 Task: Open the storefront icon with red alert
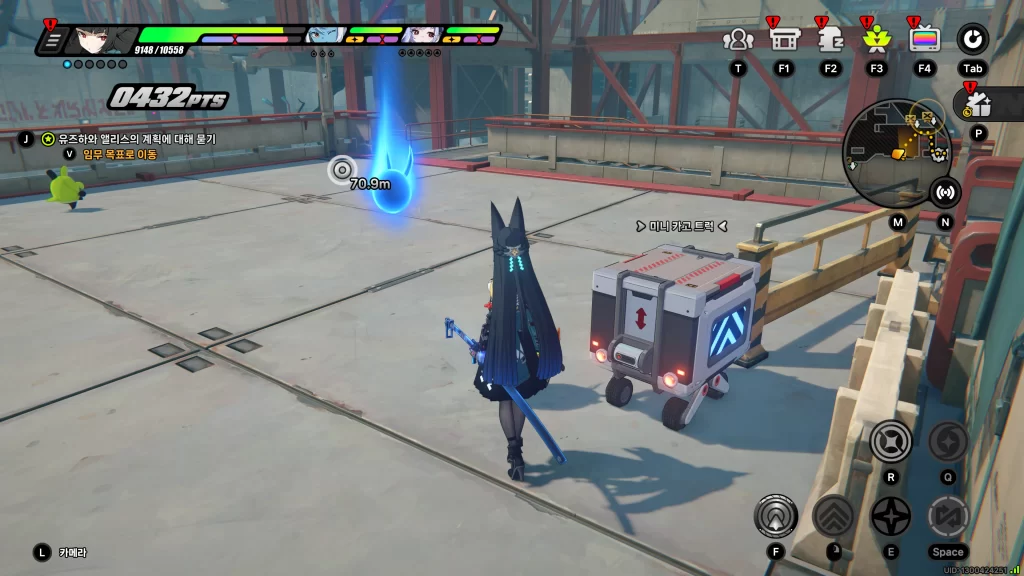pyautogui.click(x=783, y=39)
